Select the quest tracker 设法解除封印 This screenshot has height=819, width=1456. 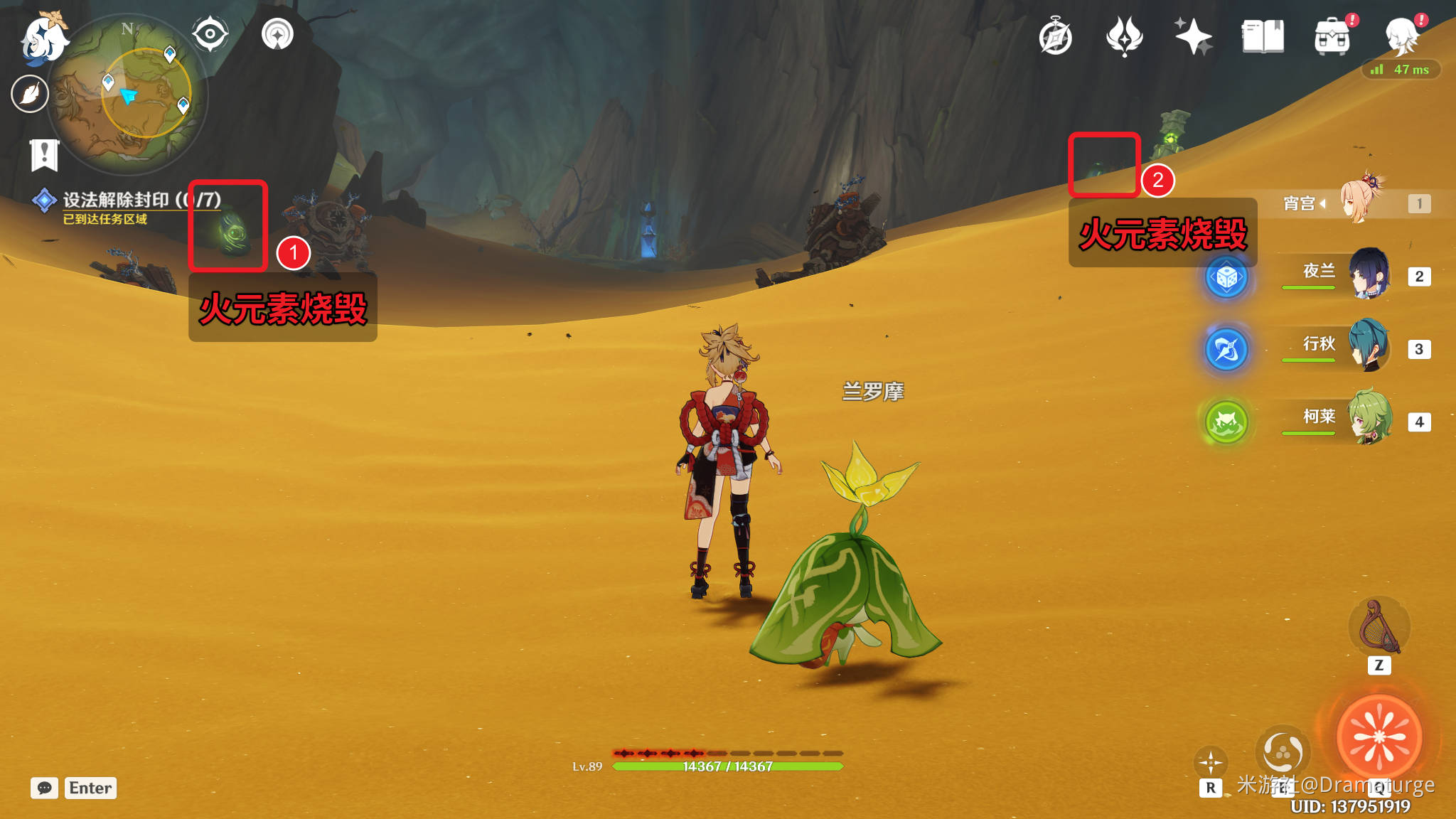point(116,200)
